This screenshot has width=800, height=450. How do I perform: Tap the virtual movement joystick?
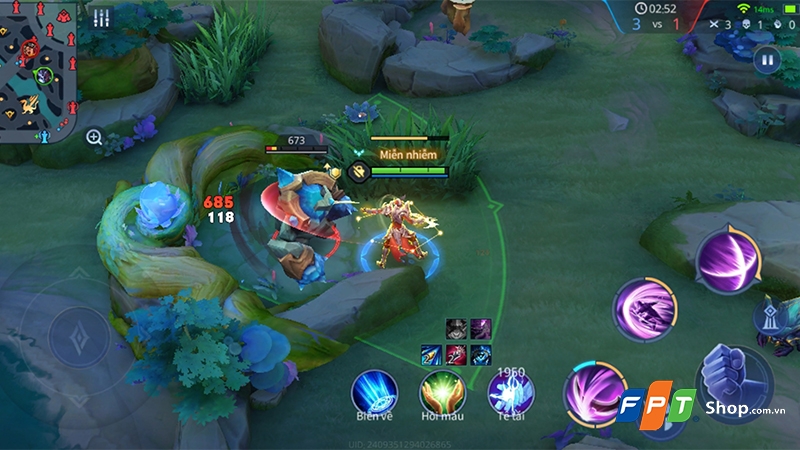coord(78,338)
